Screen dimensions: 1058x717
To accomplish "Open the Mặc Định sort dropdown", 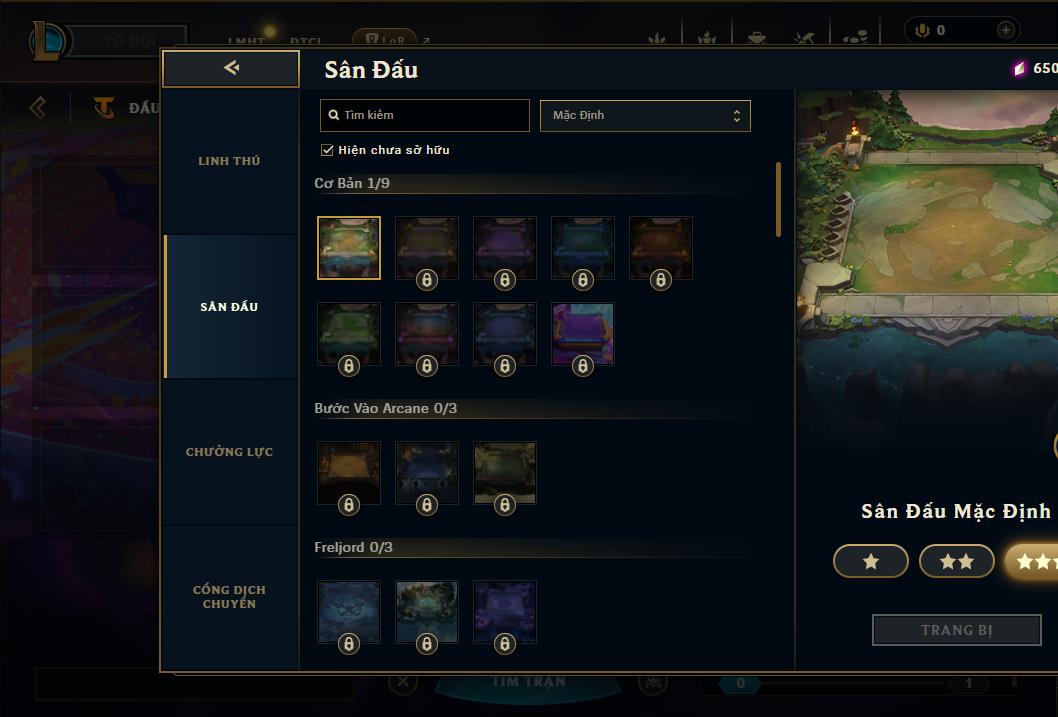I will click(645, 115).
